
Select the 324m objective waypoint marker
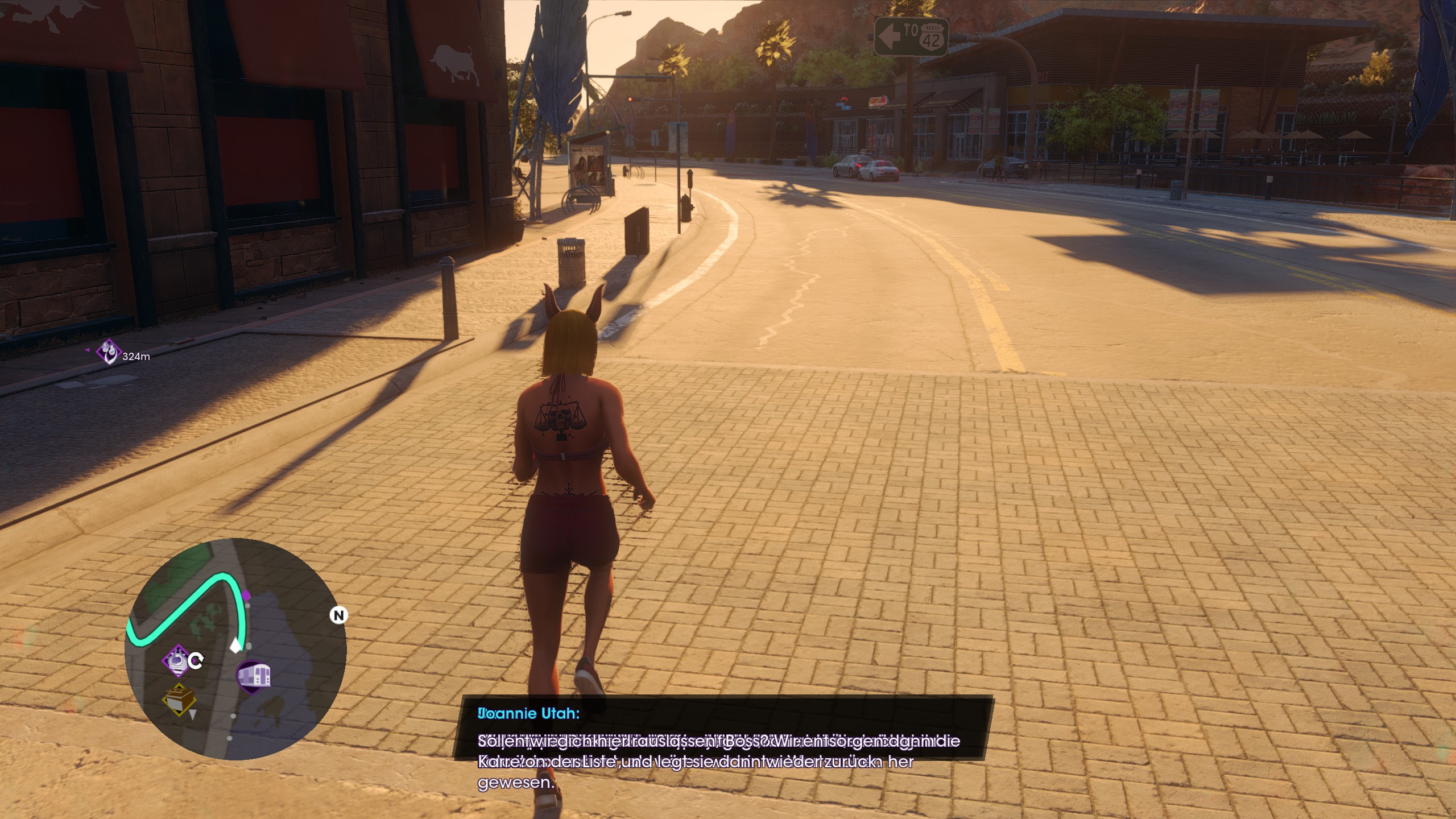107,352
